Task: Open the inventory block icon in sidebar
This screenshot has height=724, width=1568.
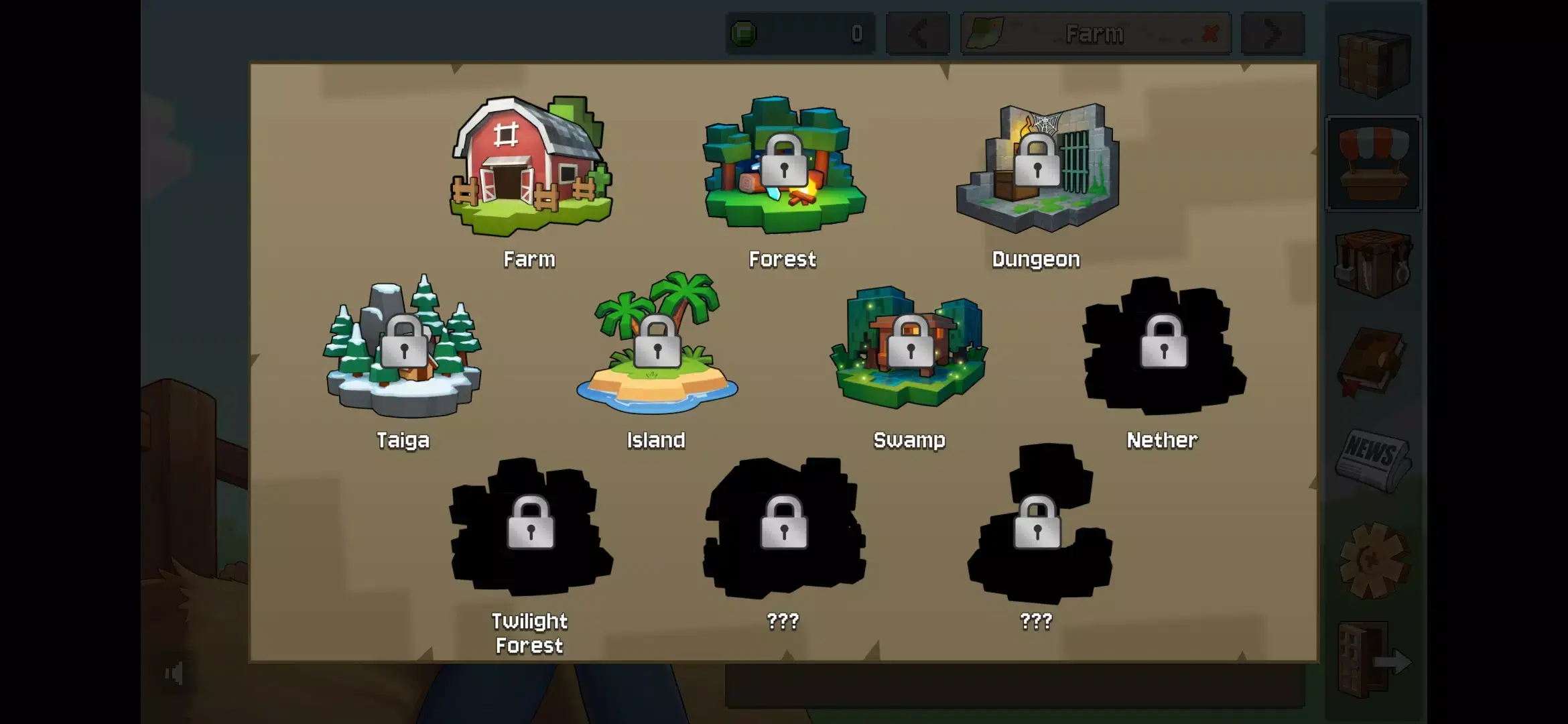Action: pyautogui.click(x=1374, y=64)
